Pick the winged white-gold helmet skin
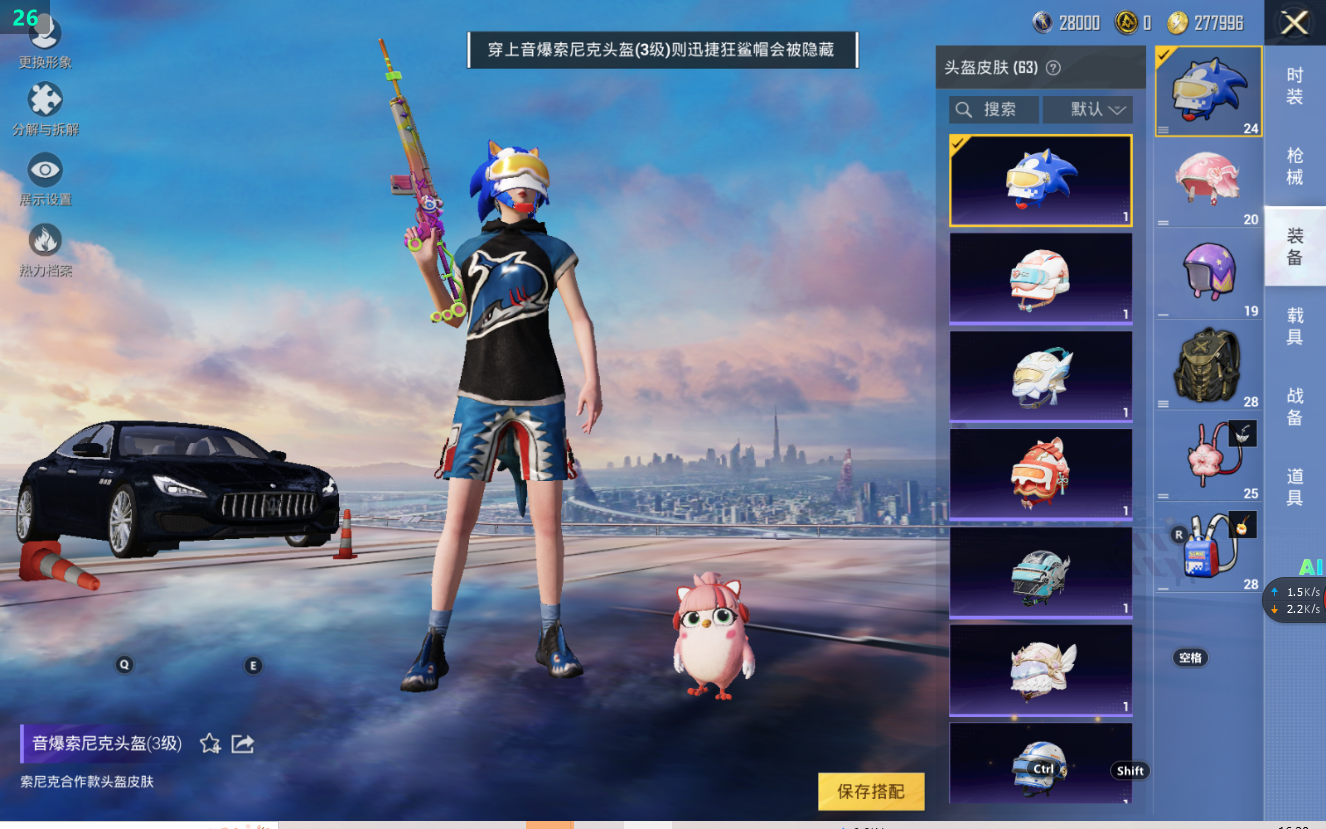Viewport: 1326px width, 829px height. 1040,670
